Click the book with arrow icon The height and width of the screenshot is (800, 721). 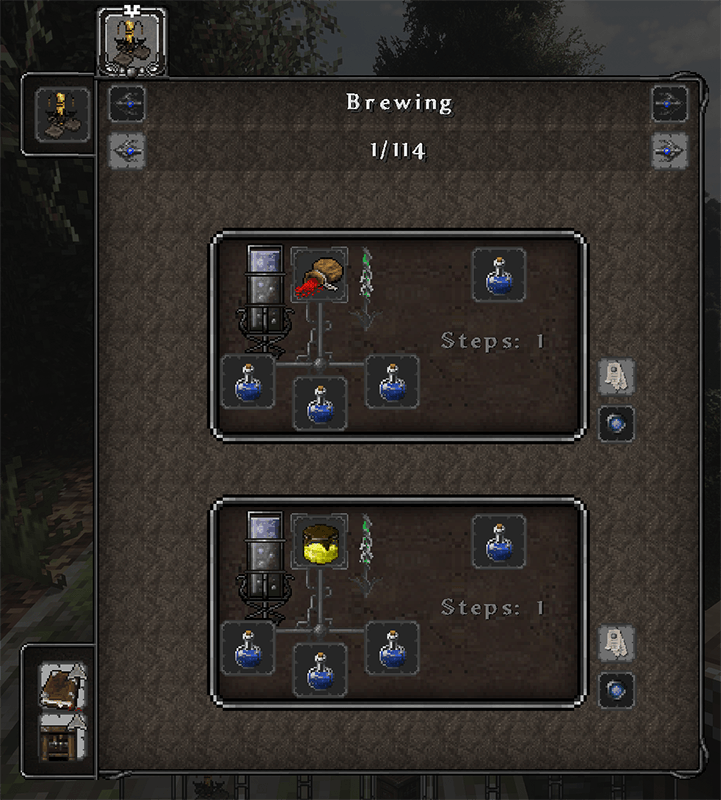pos(62,687)
